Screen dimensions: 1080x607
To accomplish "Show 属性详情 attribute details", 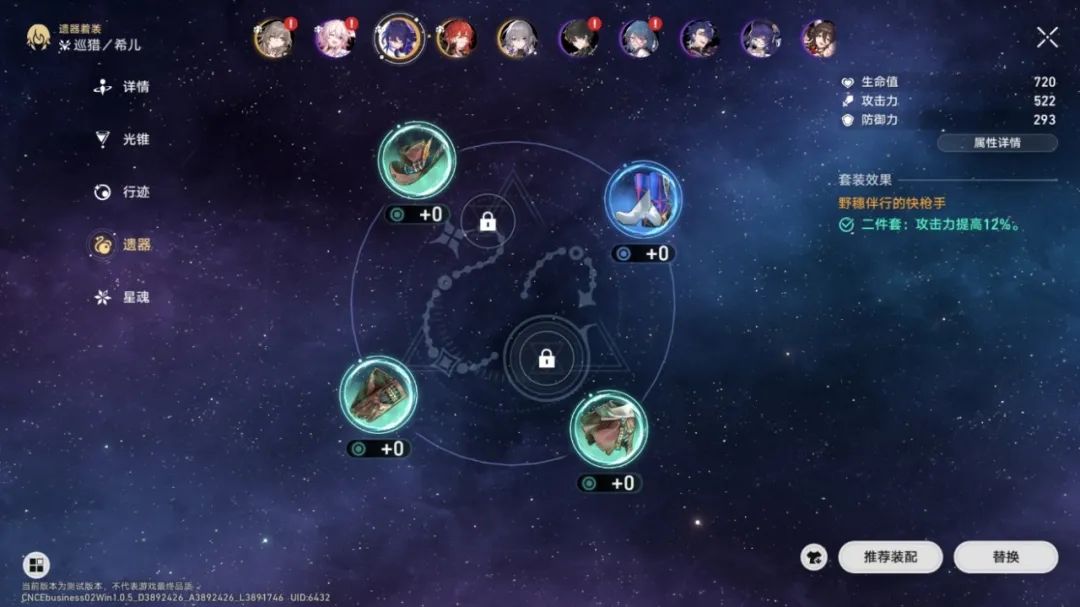I will click(x=997, y=143).
